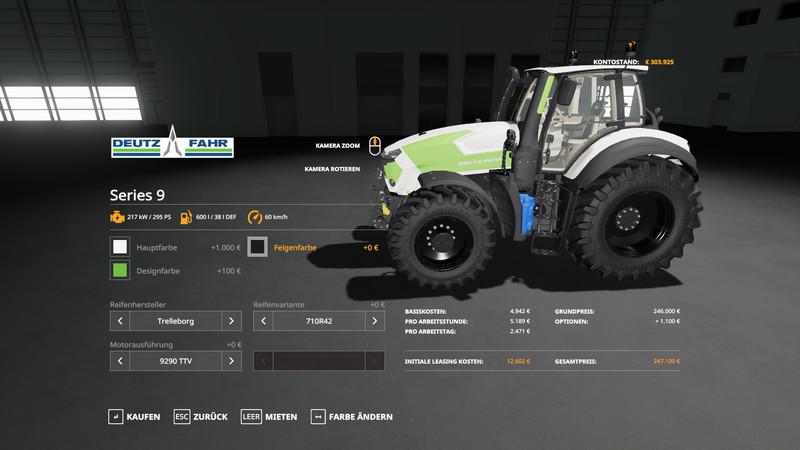
Task: Switch to next Reifenhersteller after Trelleborg
Action: (231, 321)
